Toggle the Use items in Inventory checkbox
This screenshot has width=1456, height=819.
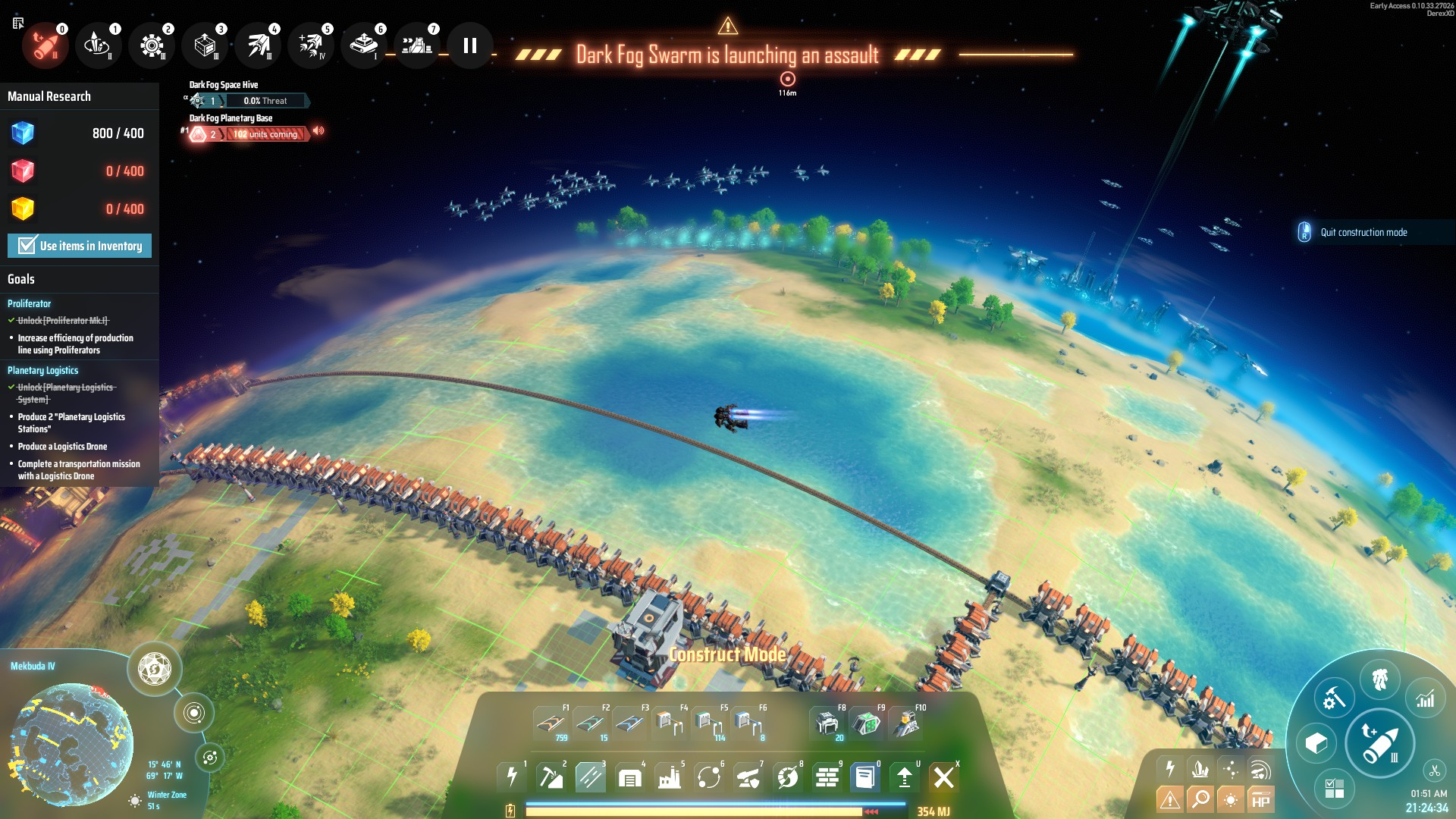point(28,246)
